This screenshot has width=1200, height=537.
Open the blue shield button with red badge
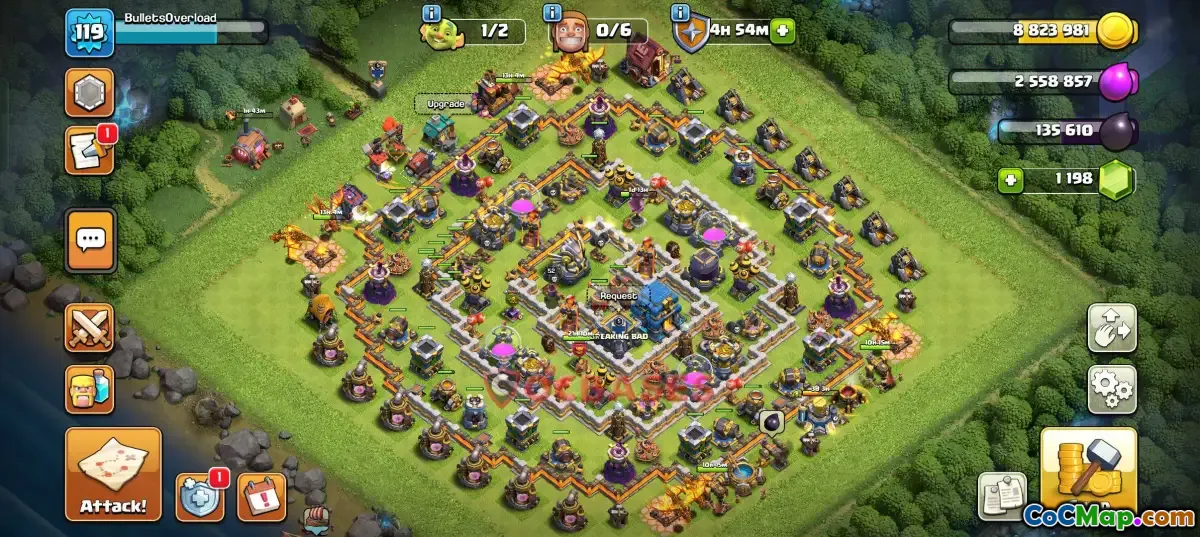click(x=200, y=497)
